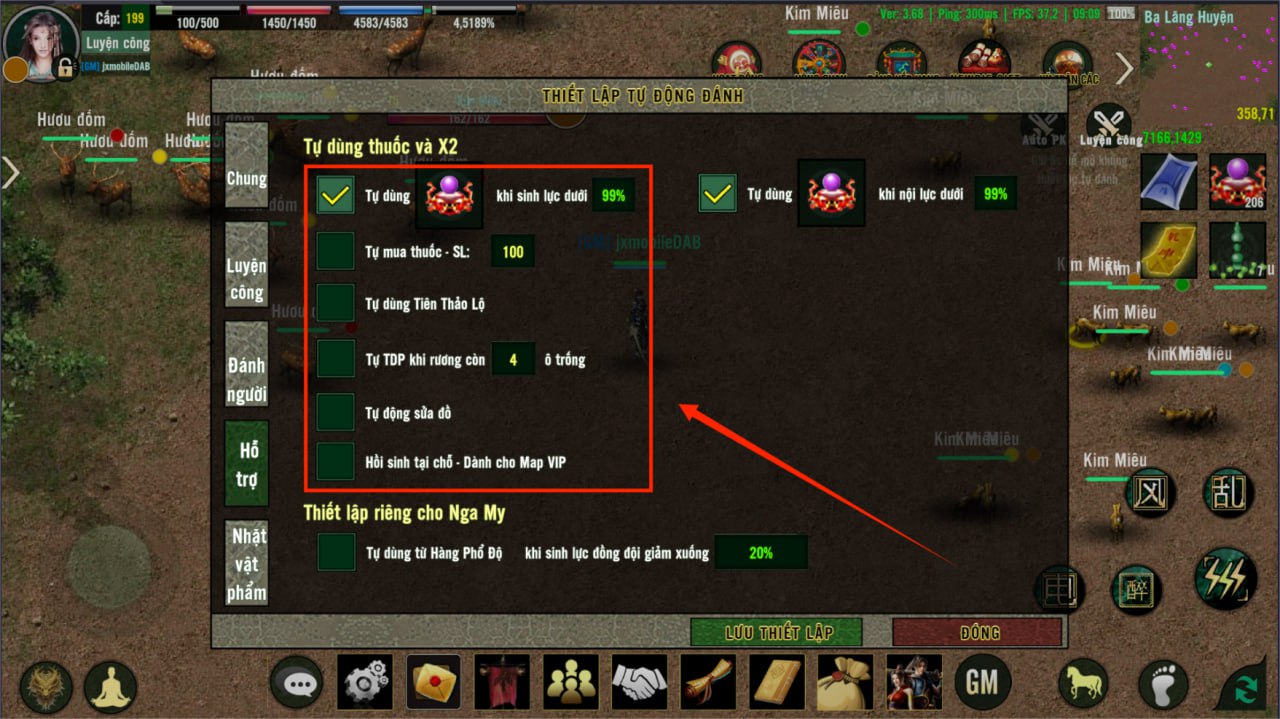The image size is (1280, 719).
Task: Toggle Tự mua thuốc checkbox
Action: click(x=335, y=251)
